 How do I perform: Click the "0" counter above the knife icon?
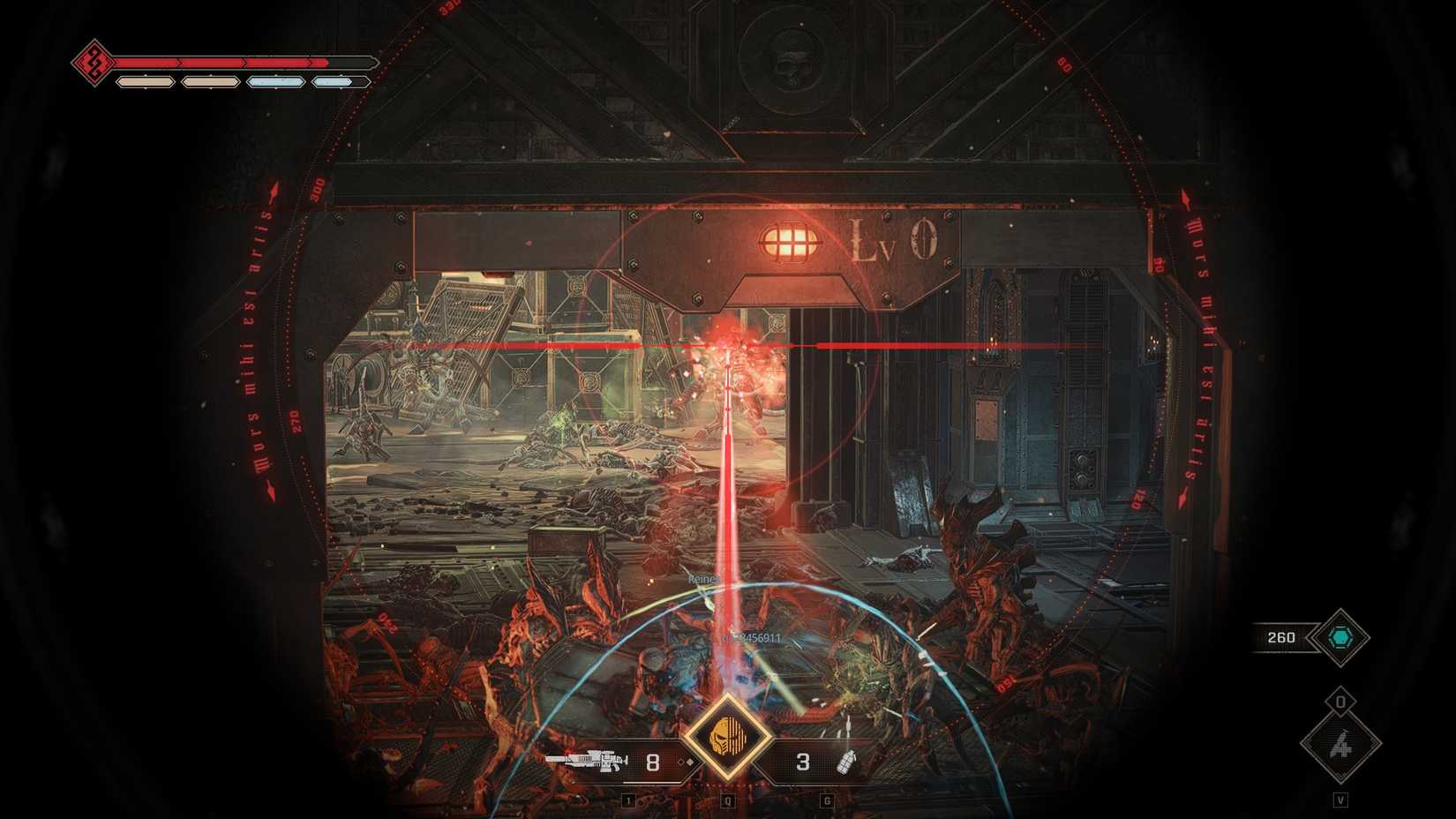point(1340,700)
